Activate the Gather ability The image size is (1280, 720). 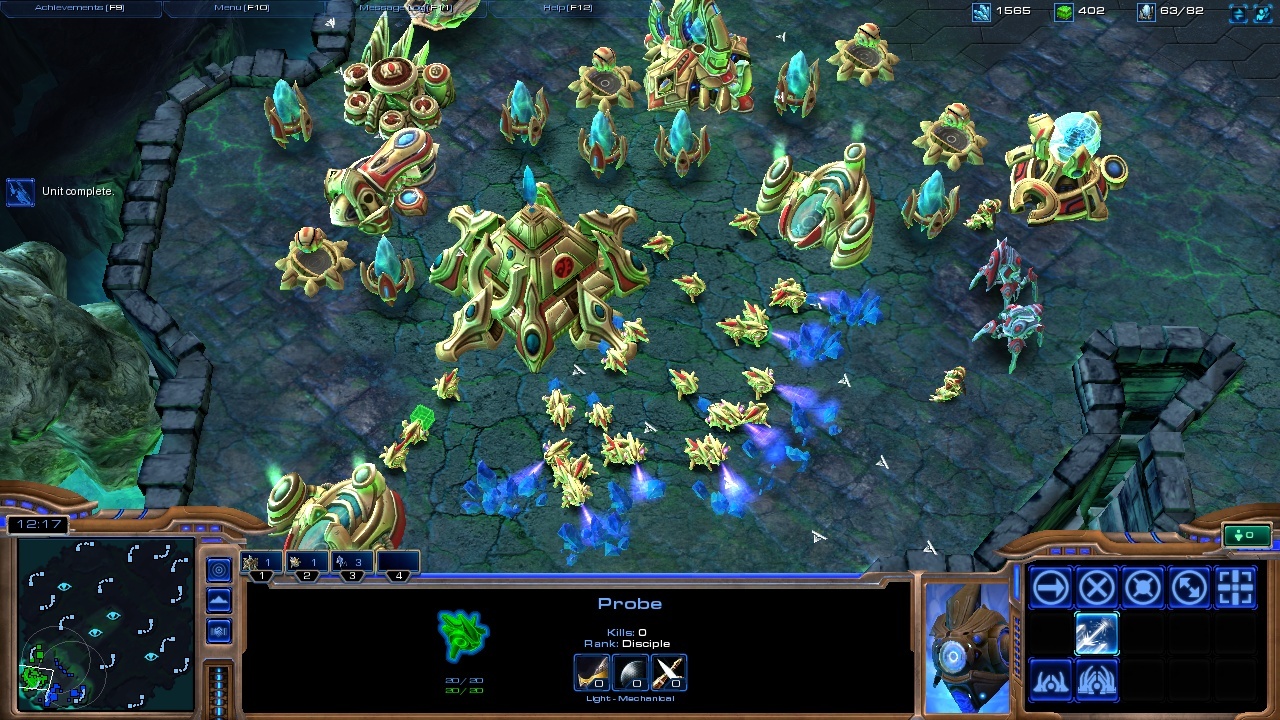1096,635
